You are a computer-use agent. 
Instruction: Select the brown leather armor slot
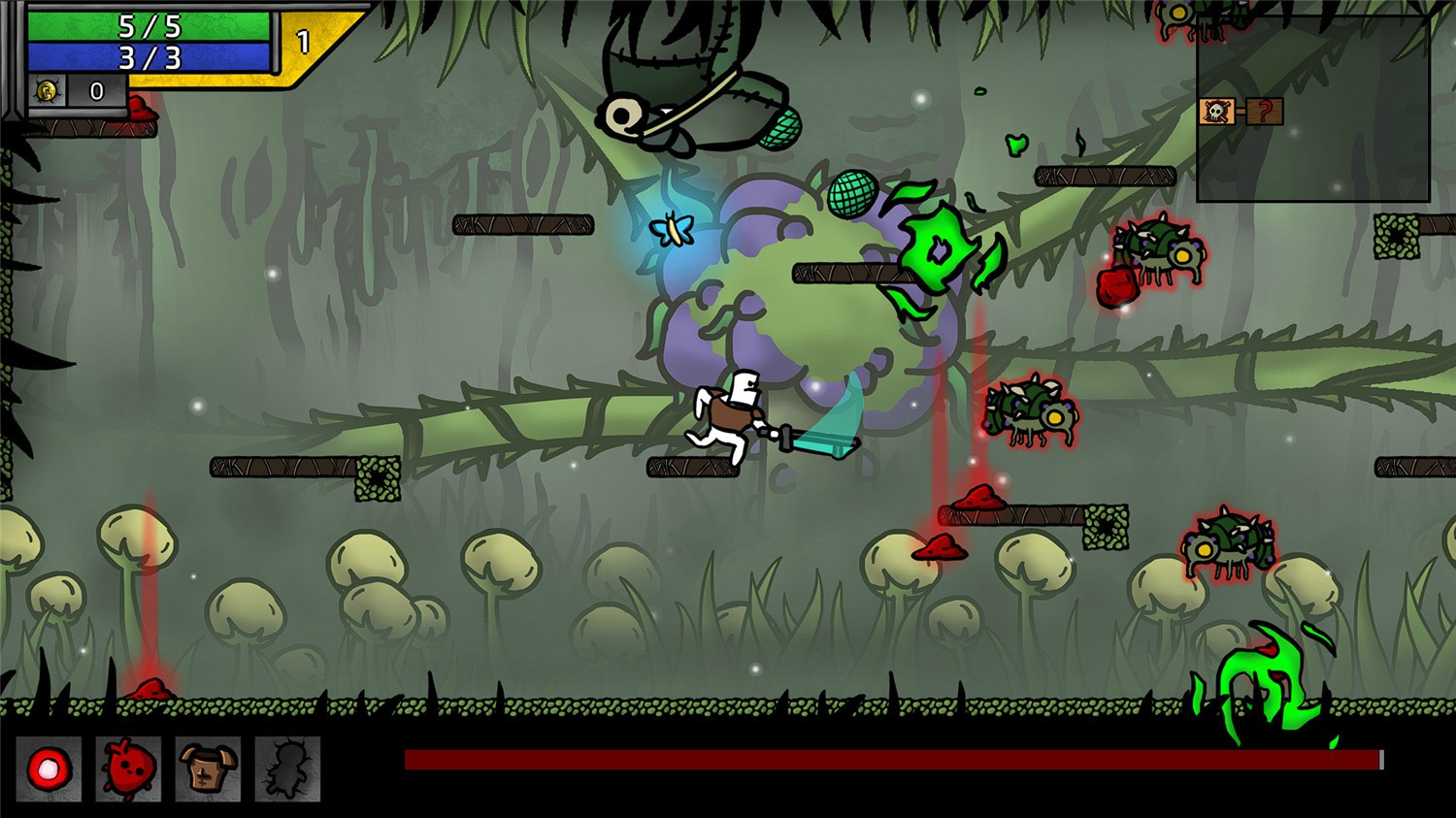tap(208, 769)
